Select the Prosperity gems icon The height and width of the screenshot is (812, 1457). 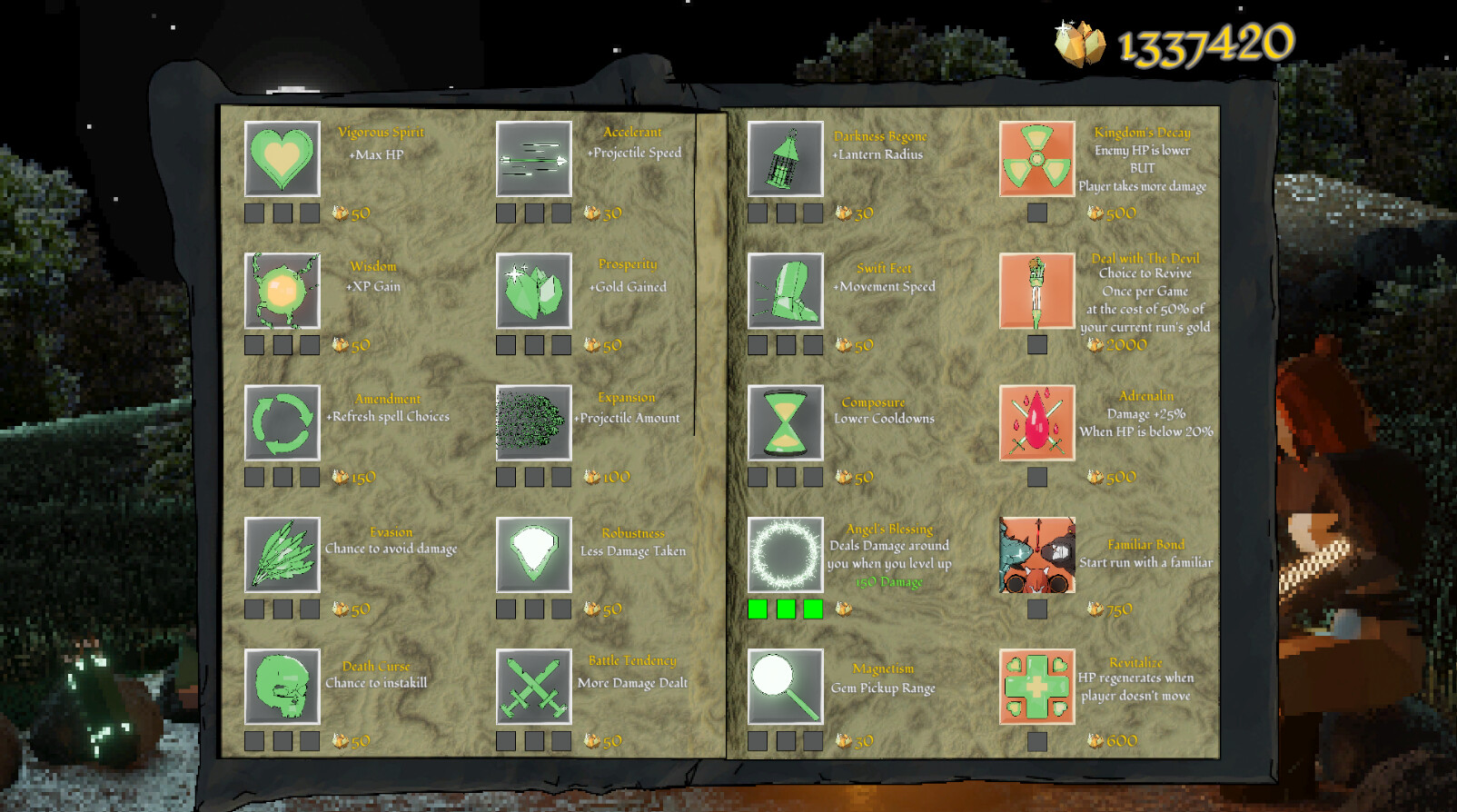pyautogui.click(x=533, y=292)
